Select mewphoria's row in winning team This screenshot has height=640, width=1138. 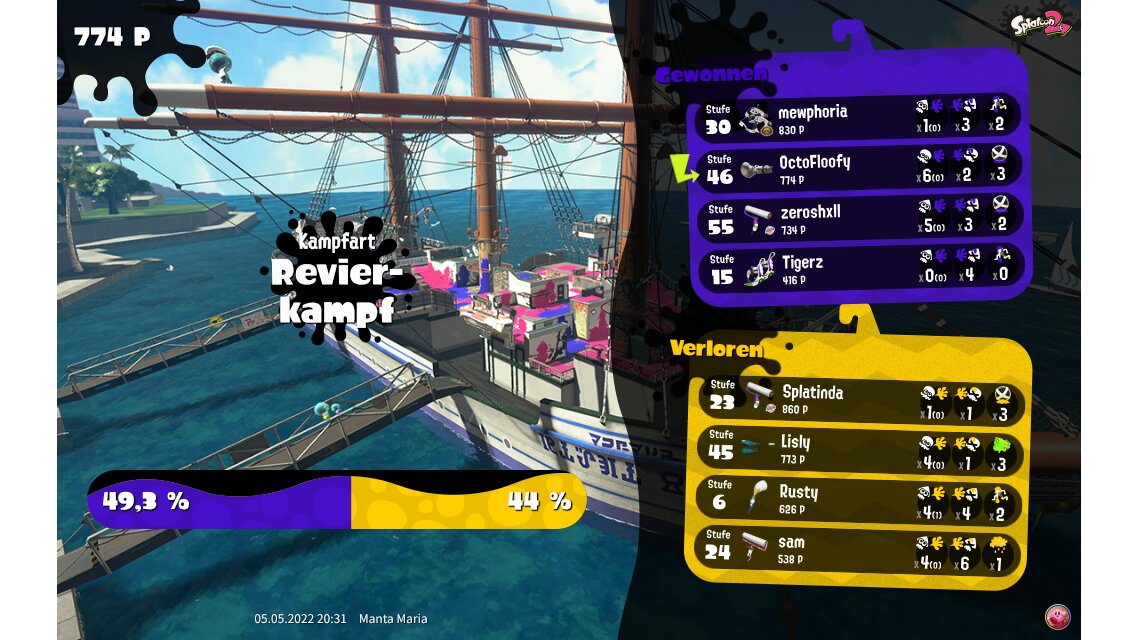pos(858,118)
